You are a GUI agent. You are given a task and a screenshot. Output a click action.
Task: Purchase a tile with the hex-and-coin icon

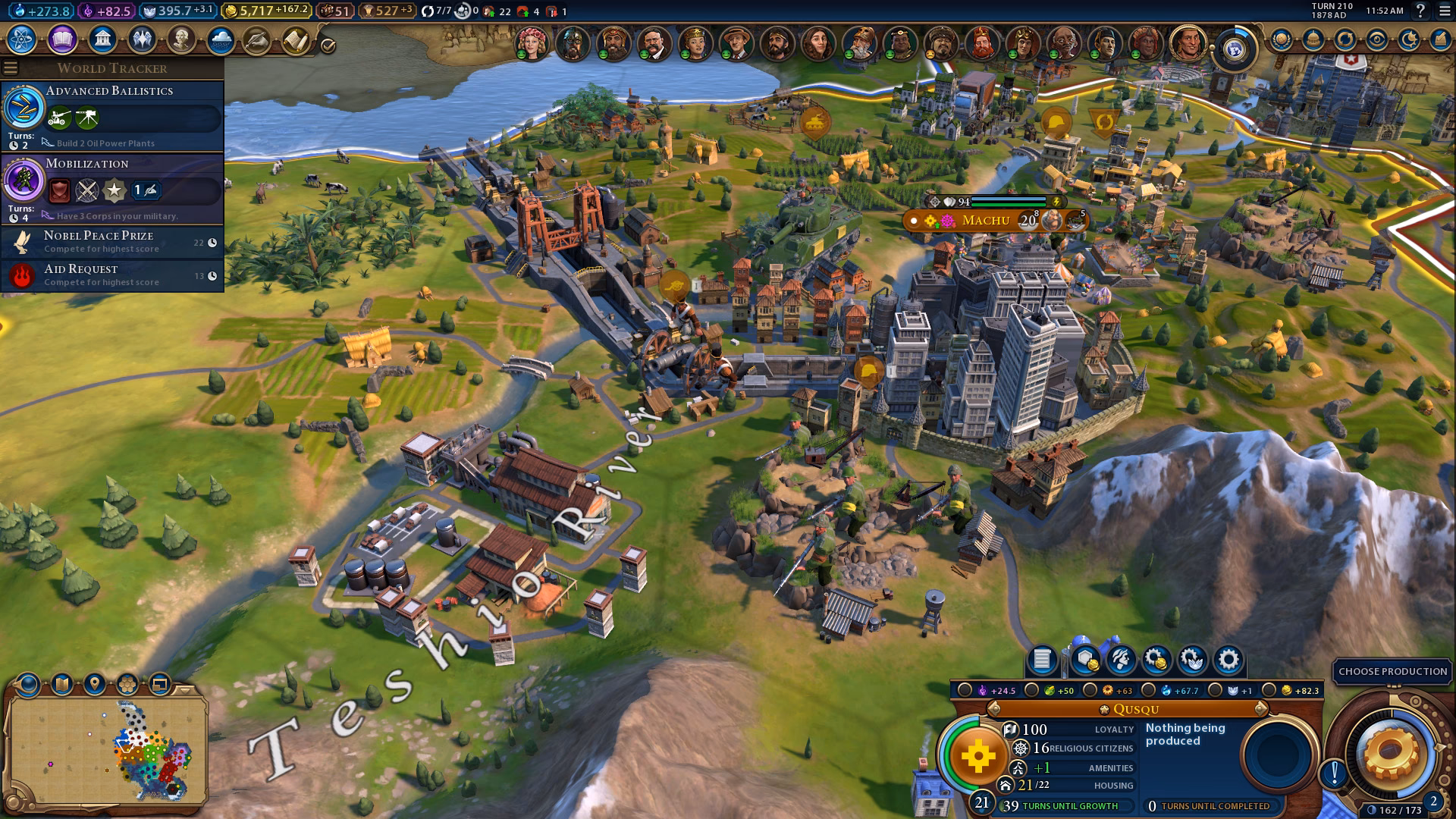point(1085,660)
